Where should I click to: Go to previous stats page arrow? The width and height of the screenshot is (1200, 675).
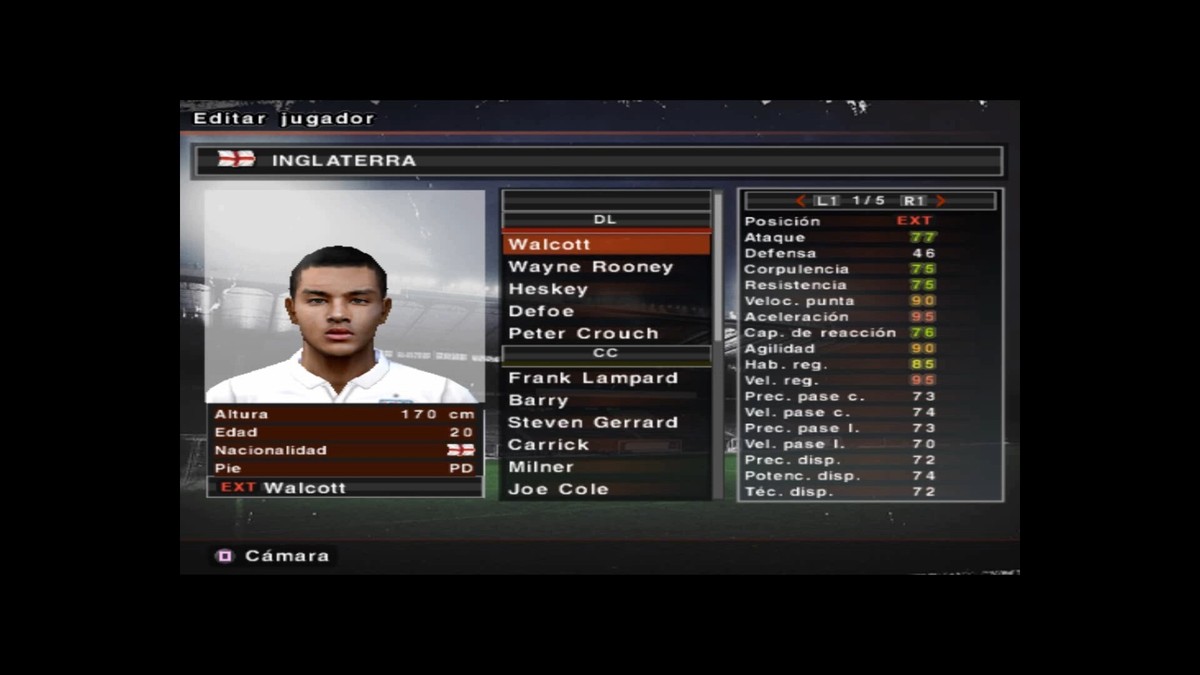pyautogui.click(x=800, y=201)
